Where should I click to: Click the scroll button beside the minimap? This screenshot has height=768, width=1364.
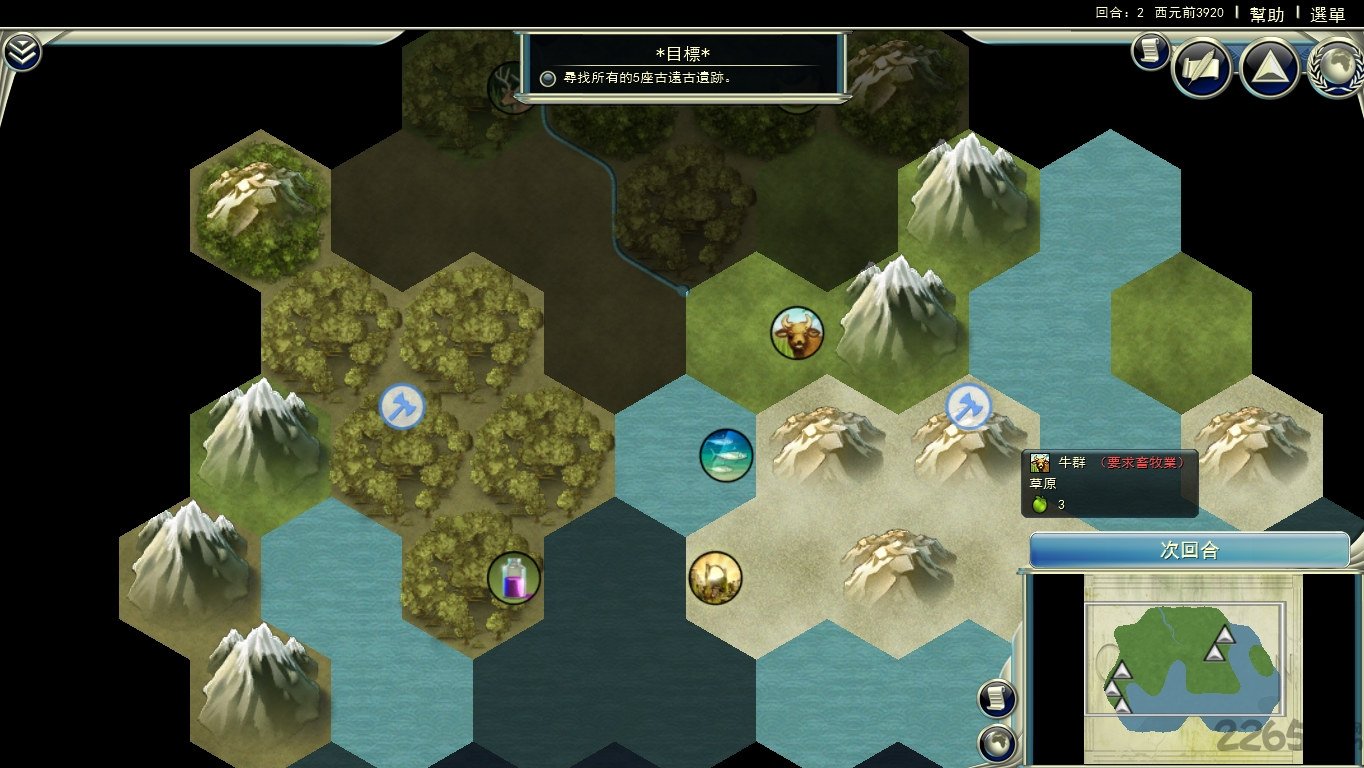point(997,699)
